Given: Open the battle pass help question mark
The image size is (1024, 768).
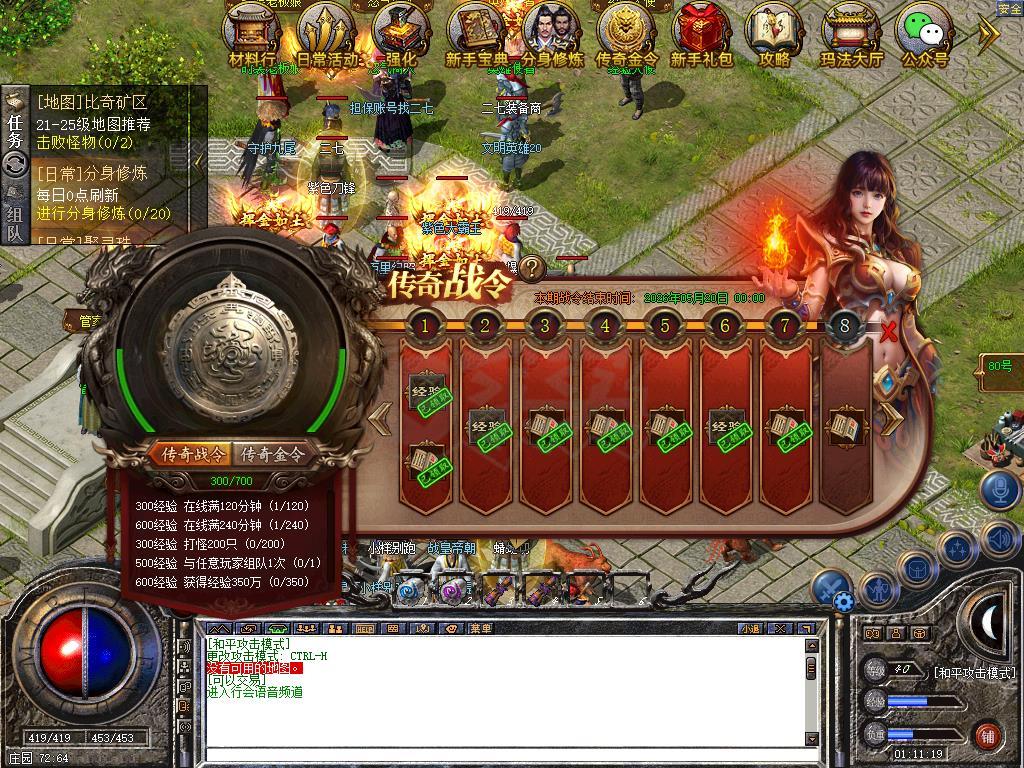Looking at the screenshot, I should pos(532,267).
